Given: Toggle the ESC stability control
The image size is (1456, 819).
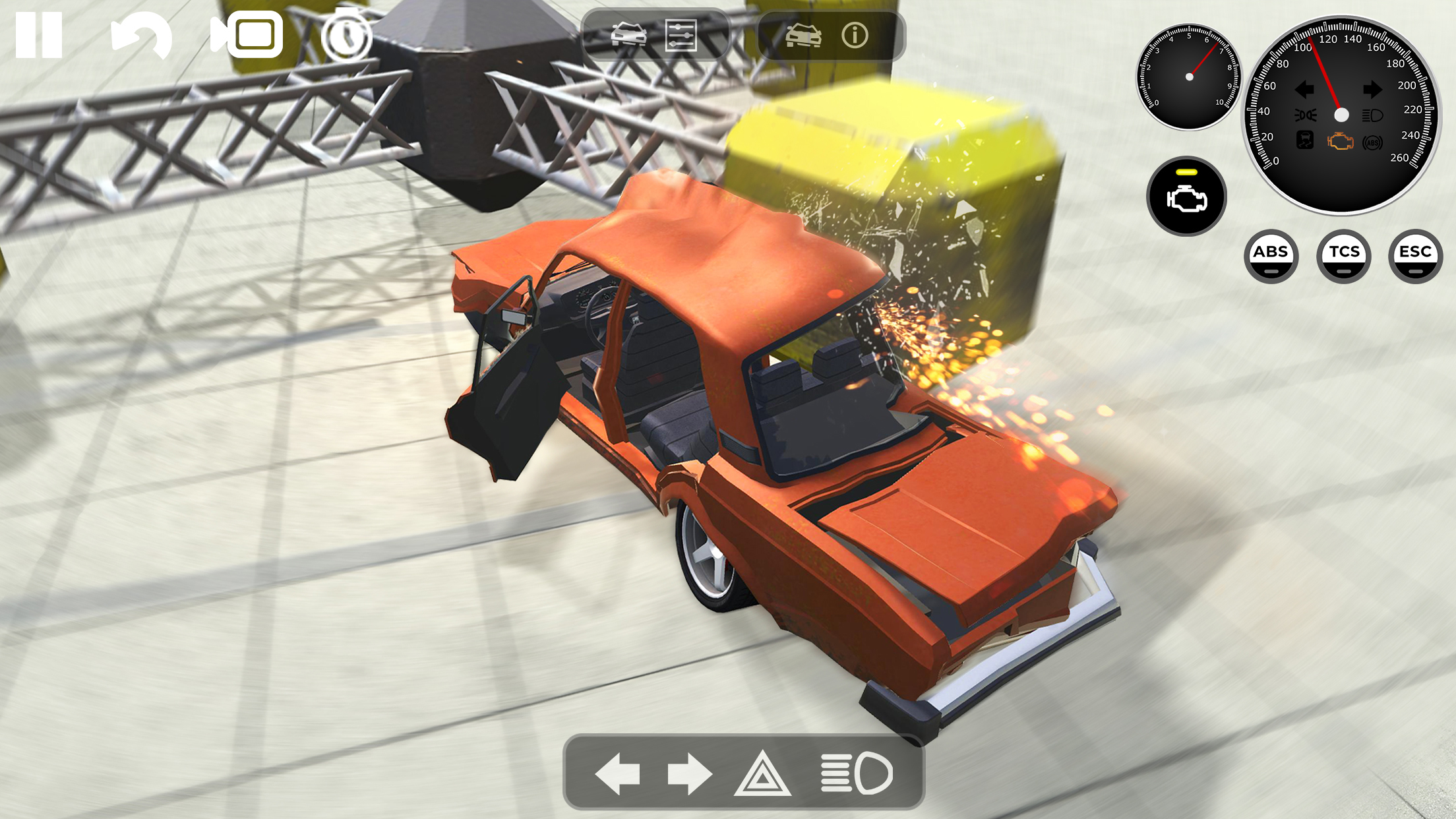Looking at the screenshot, I should pyautogui.click(x=1414, y=256).
